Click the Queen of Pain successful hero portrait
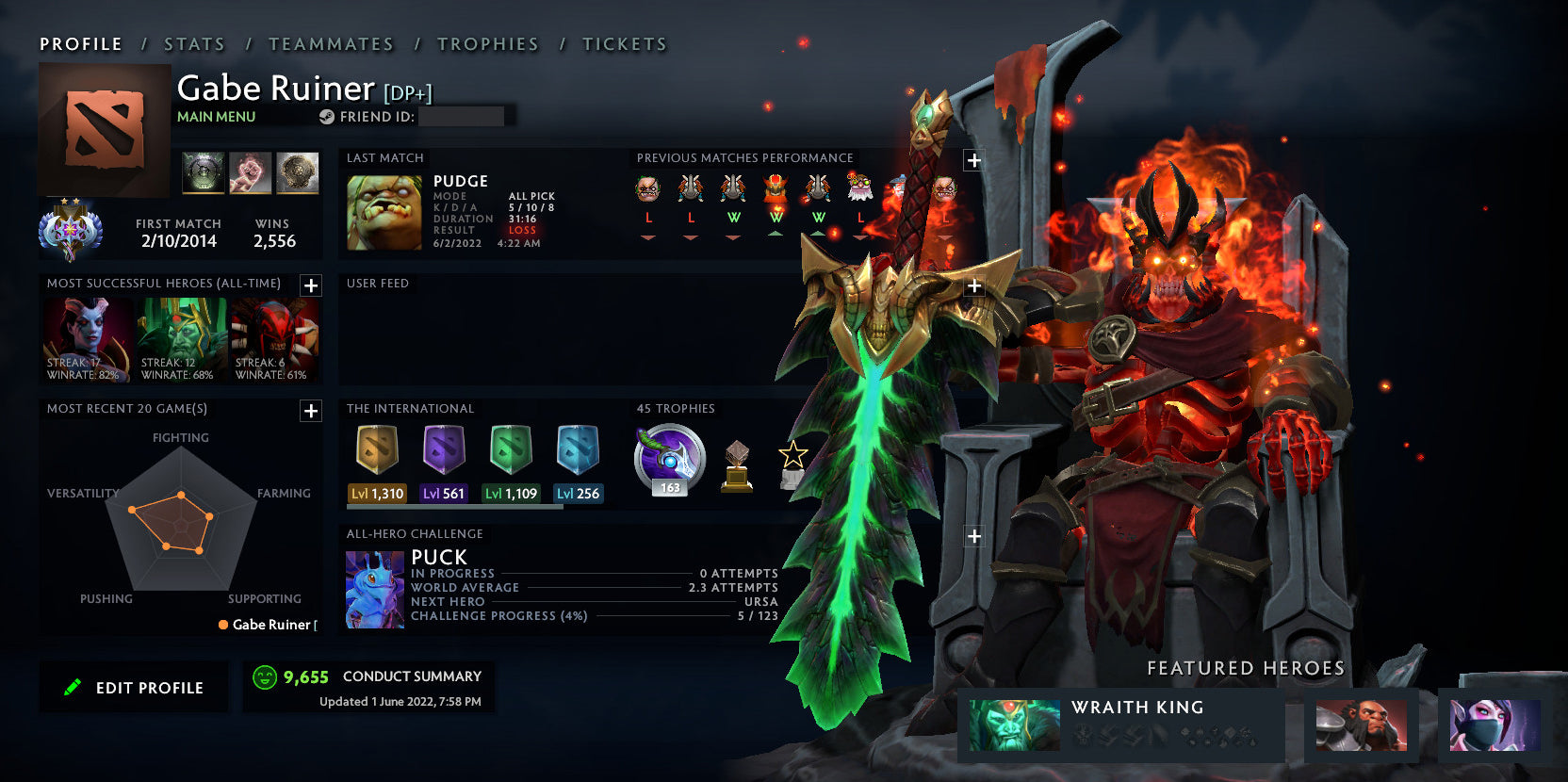 (x=87, y=341)
